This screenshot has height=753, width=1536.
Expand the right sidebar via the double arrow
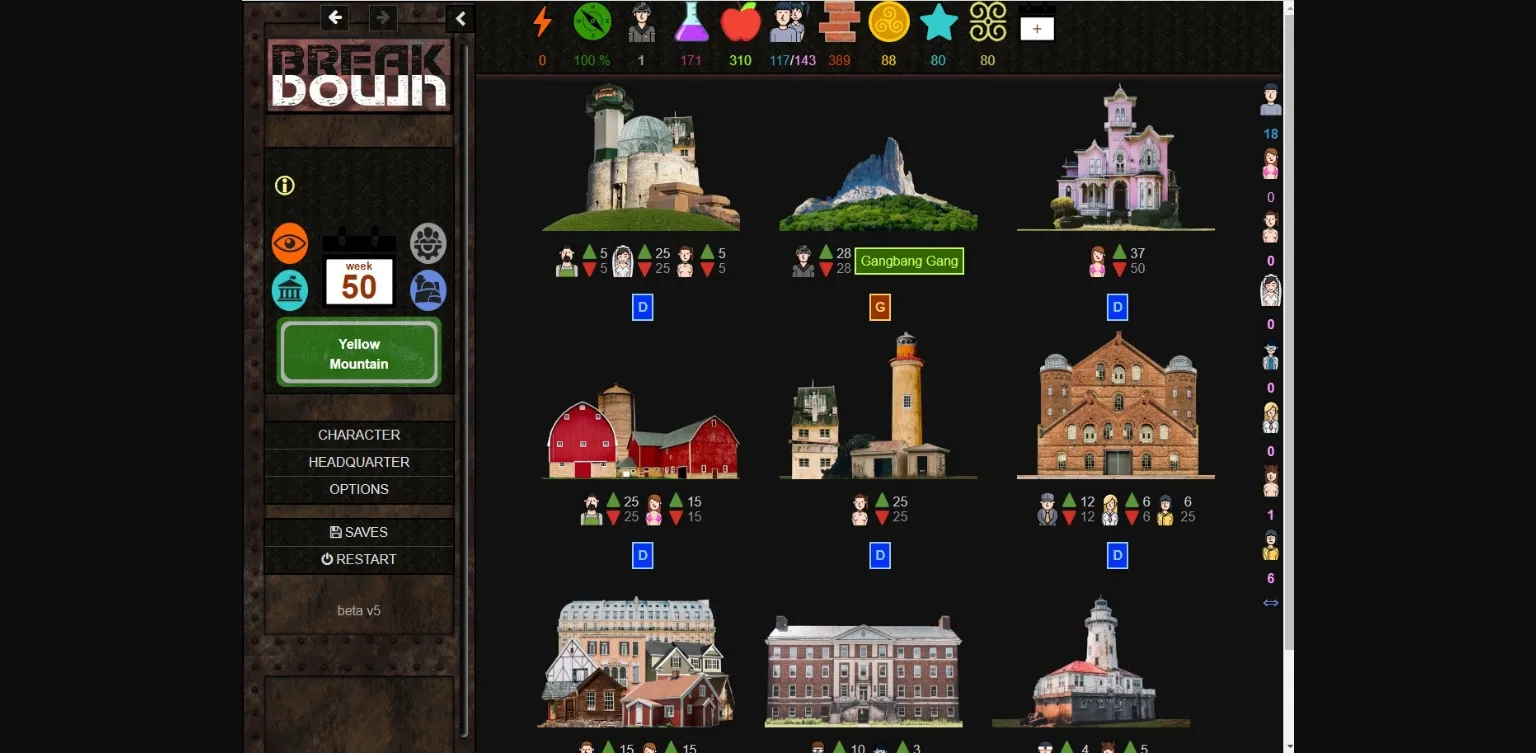tap(1270, 602)
